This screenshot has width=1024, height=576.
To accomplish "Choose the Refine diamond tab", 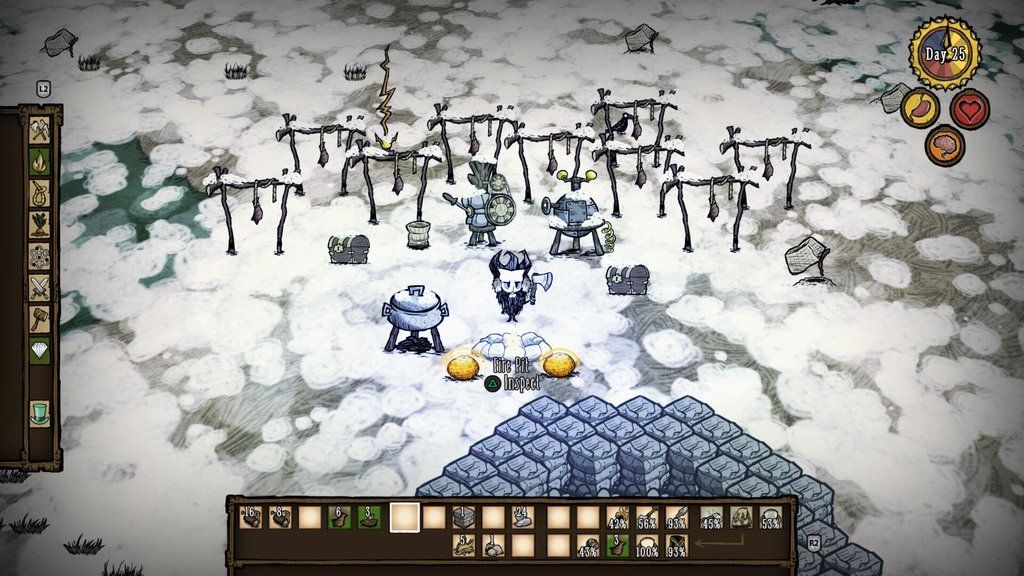I will 40,352.
